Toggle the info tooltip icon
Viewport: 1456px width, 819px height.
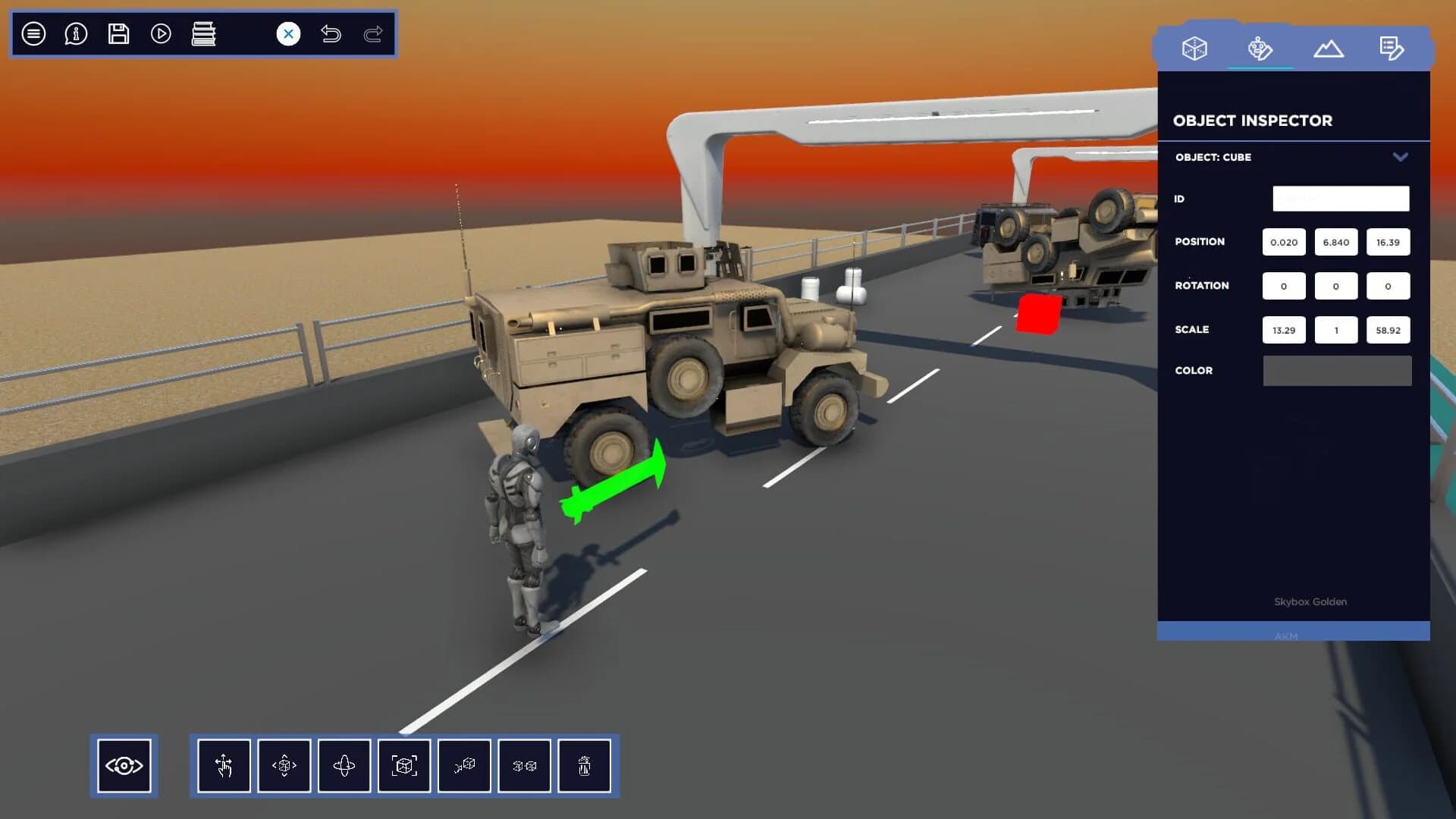(75, 33)
